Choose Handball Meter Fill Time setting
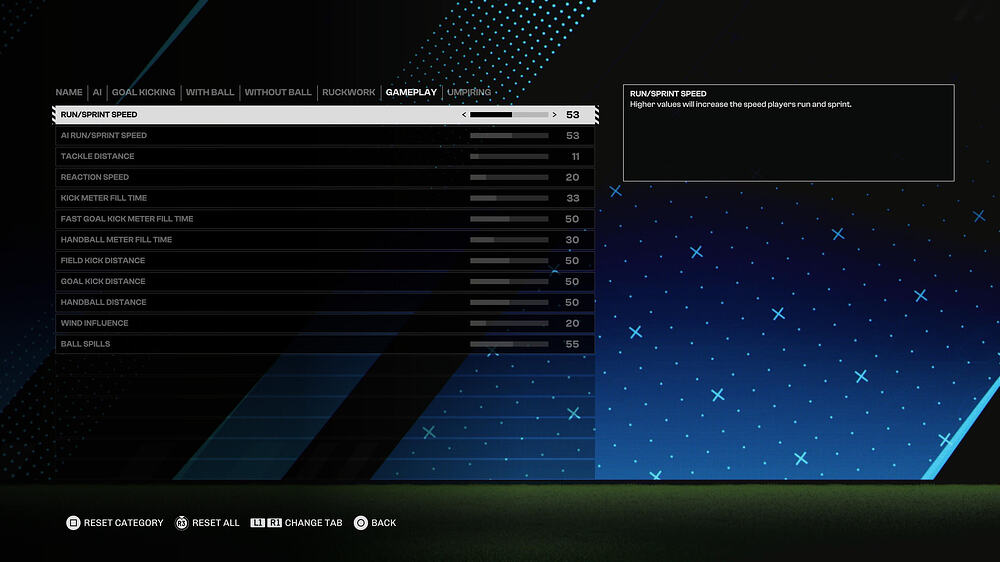This screenshot has width=1000, height=562. [324, 240]
